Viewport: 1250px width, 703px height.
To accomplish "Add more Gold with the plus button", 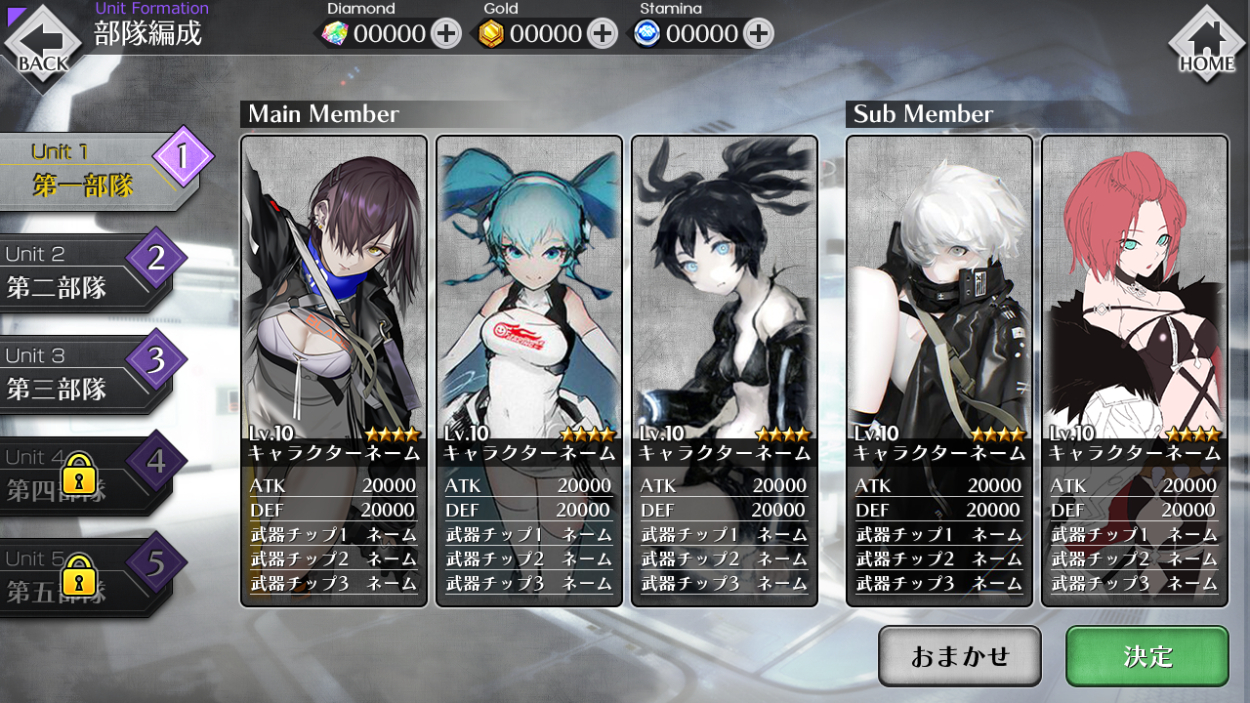I will [x=602, y=34].
